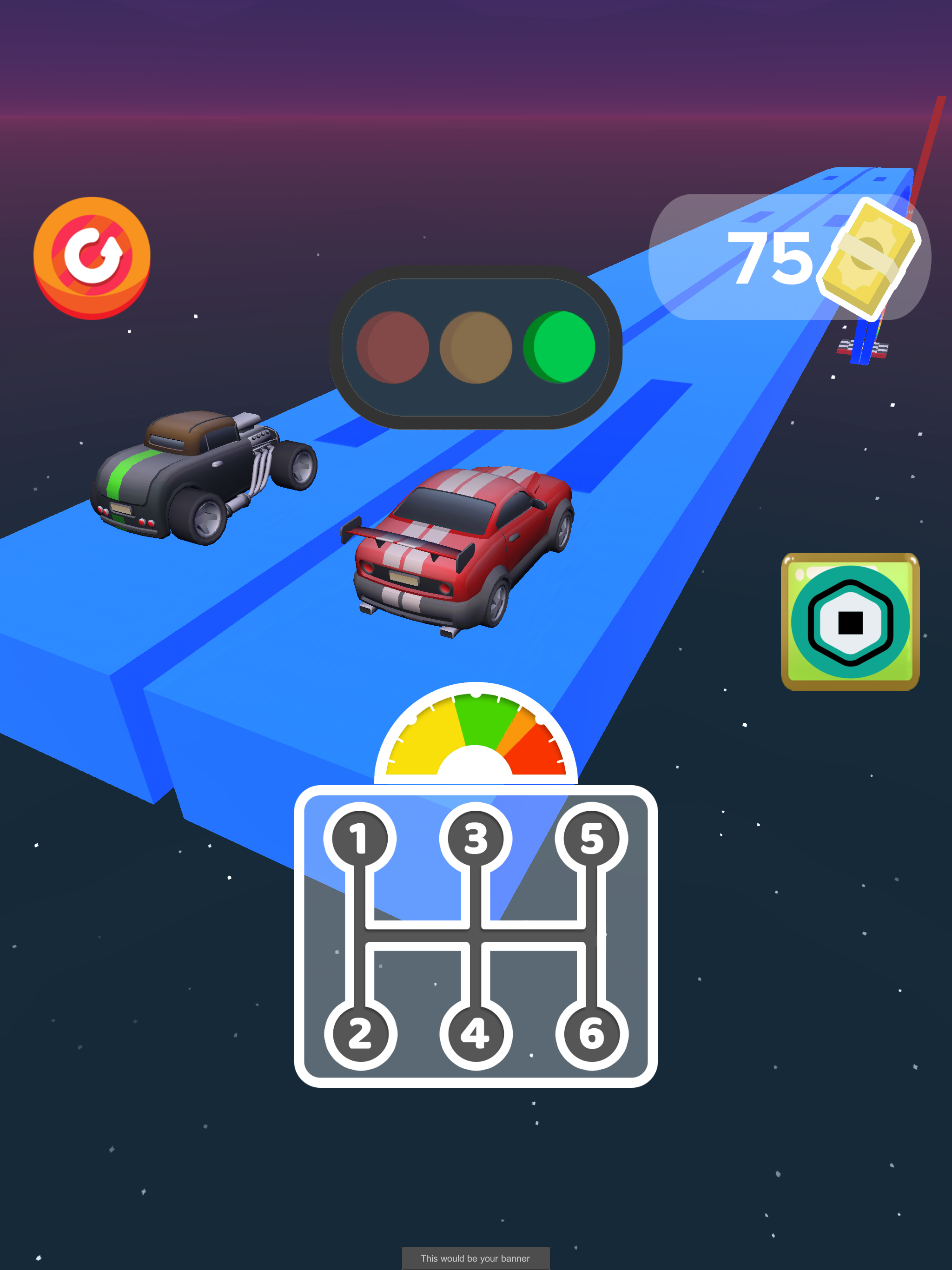Tap the speedometer gauge above the shifter

tap(476, 741)
